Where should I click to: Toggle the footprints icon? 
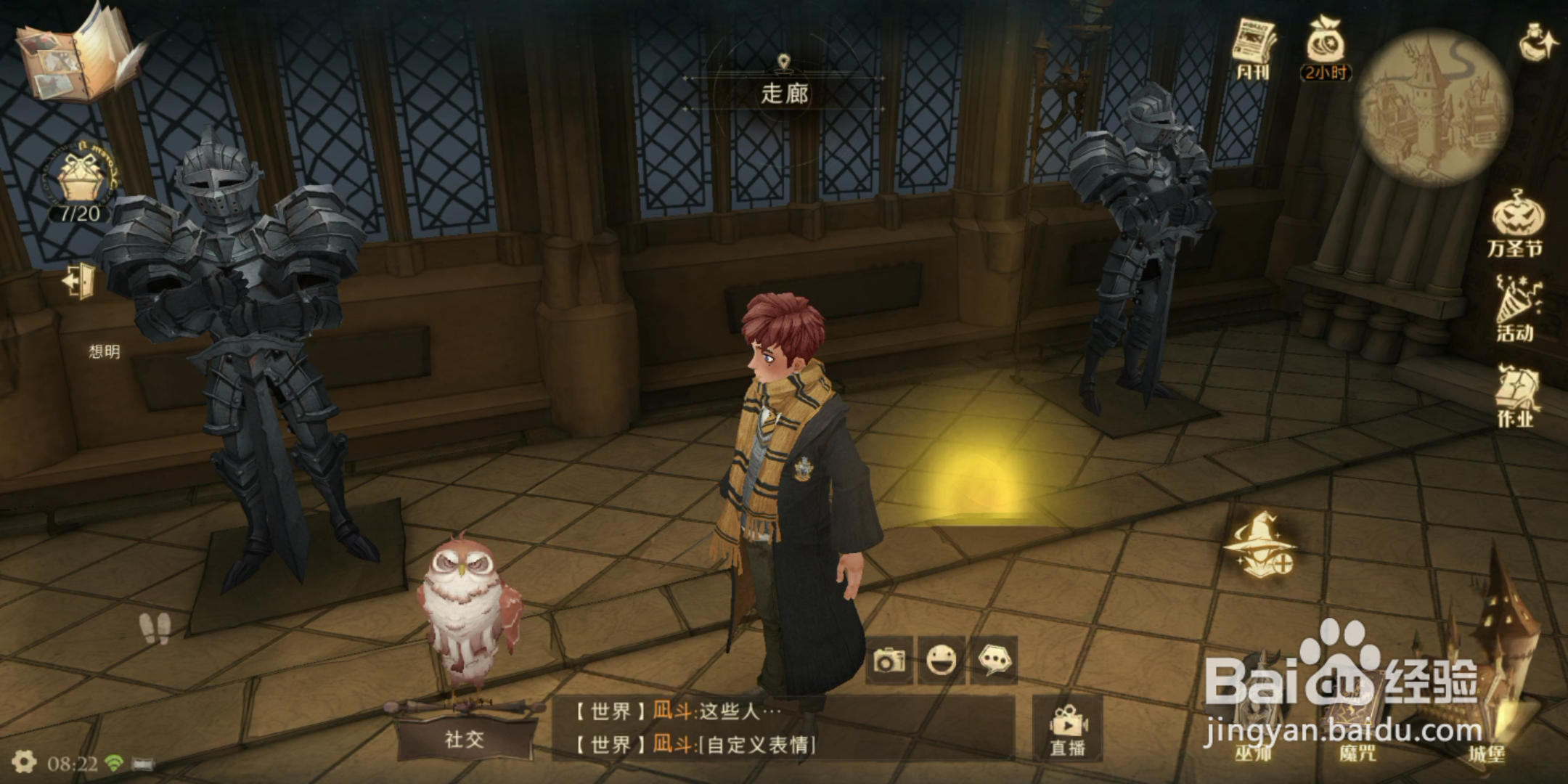(x=155, y=627)
